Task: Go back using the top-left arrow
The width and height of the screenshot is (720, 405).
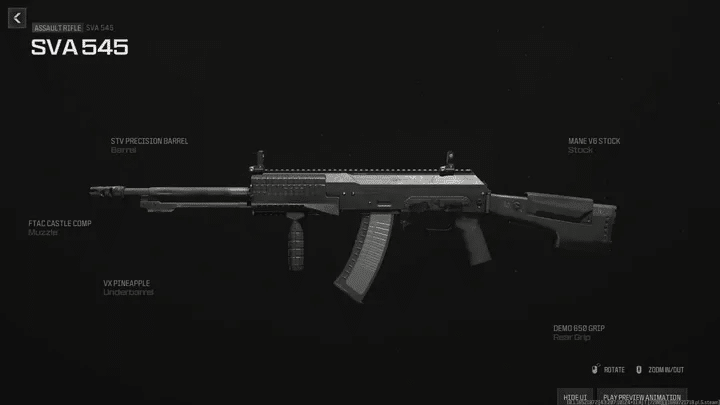Action: click(17, 19)
